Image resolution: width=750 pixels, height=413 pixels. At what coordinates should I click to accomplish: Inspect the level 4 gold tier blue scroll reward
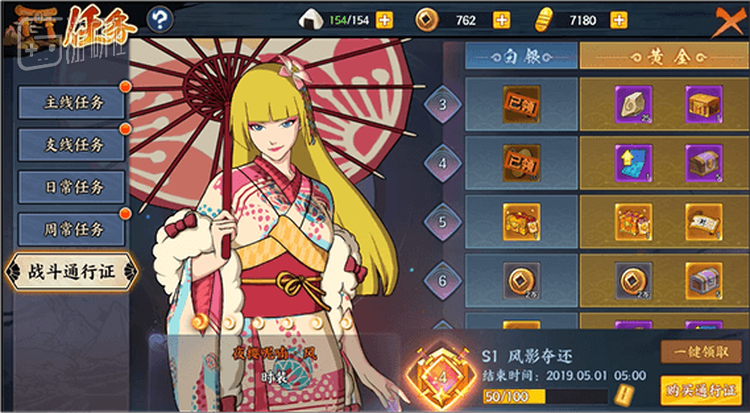(x=633, y=160)
